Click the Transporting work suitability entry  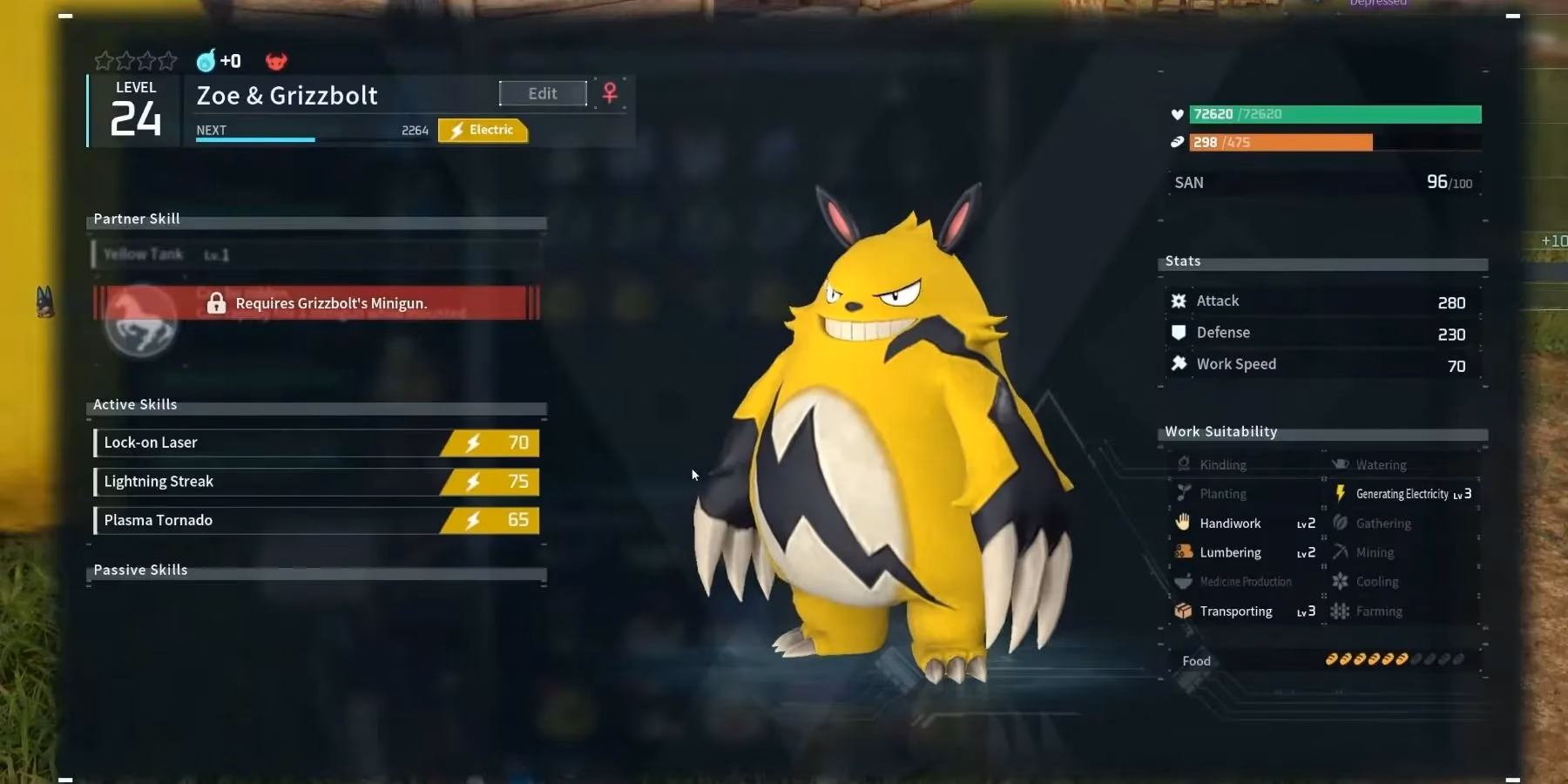(x=1243, y=612)
